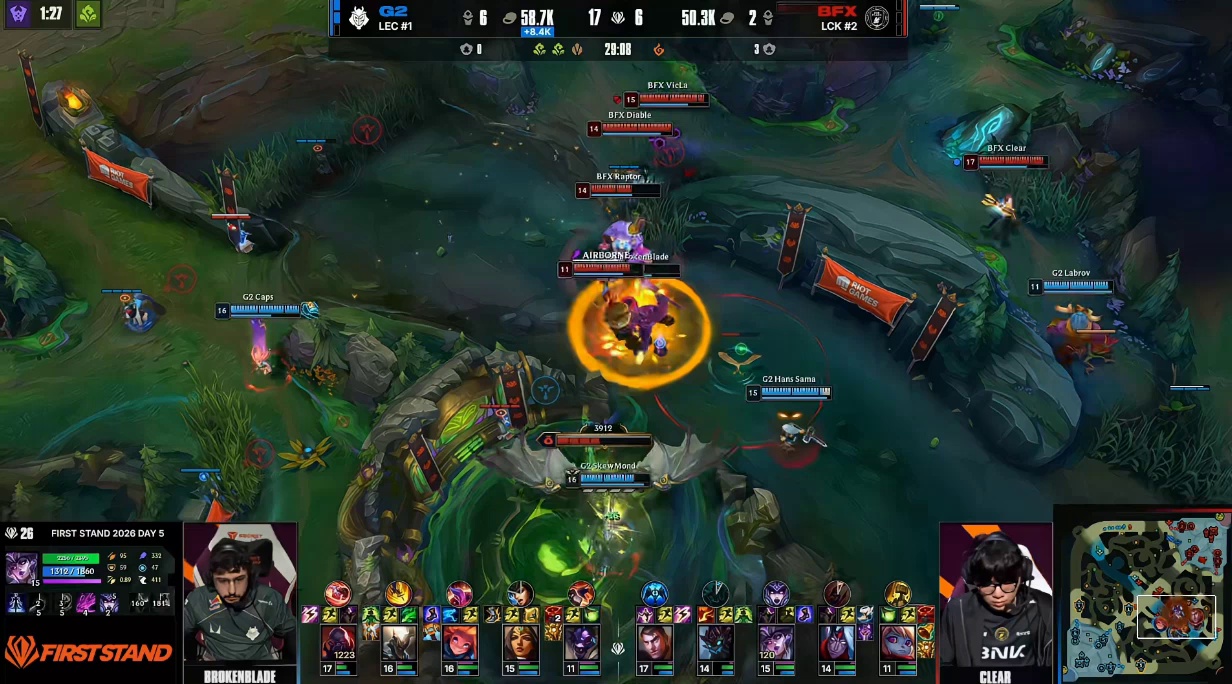Viewport: 1232px width, 684px height.
Task: Pick Poppy's champion portrait in the bottom bar
Action: (898, 643)
